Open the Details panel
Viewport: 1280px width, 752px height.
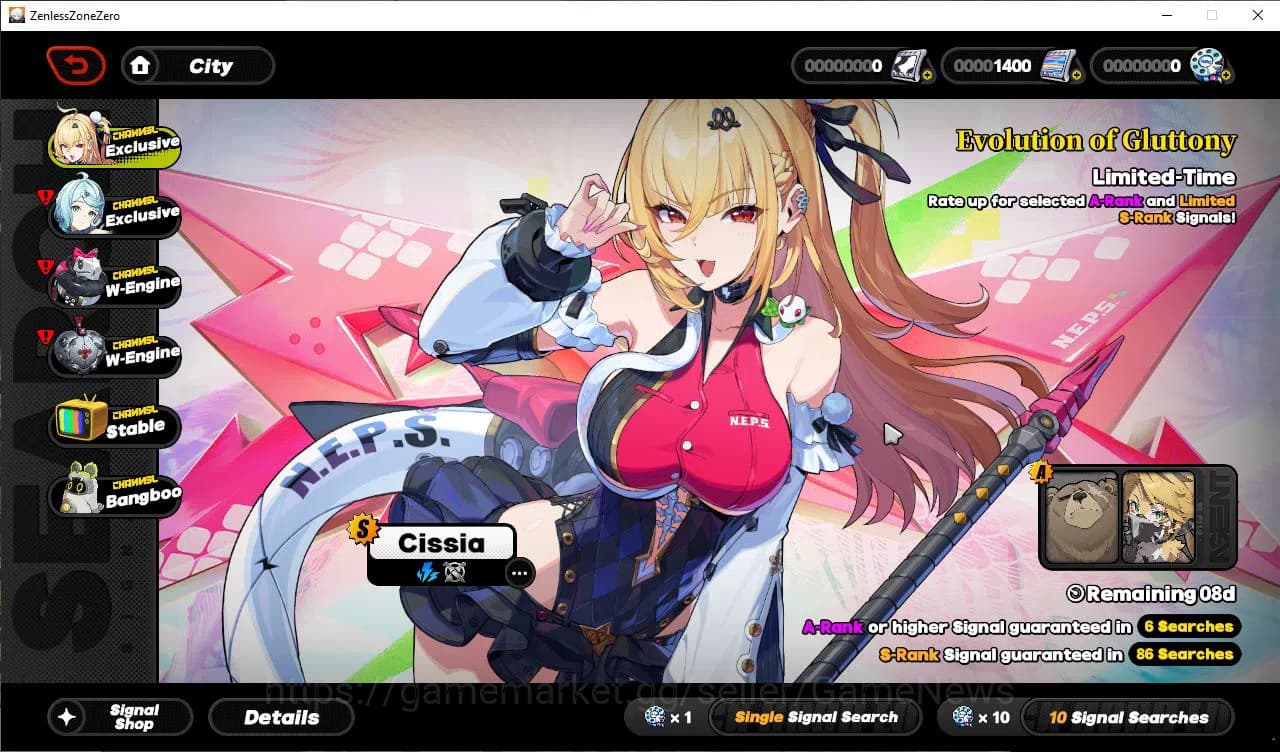coord(281,717)
